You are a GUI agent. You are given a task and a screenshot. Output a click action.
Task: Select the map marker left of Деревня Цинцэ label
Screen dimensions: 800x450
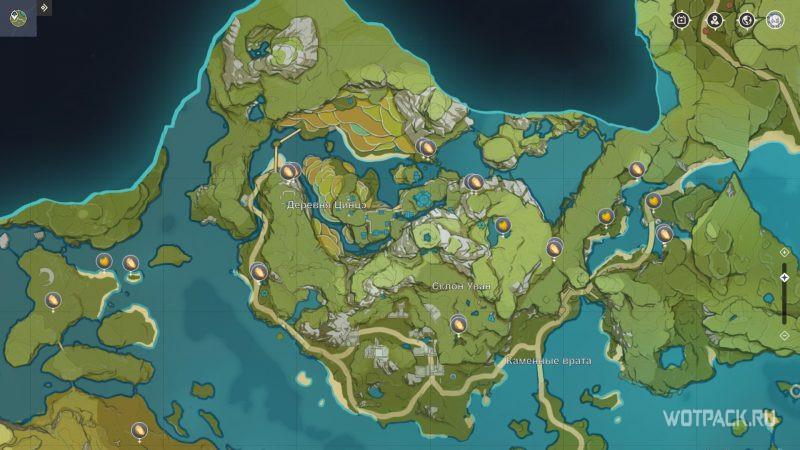point(287,173)
